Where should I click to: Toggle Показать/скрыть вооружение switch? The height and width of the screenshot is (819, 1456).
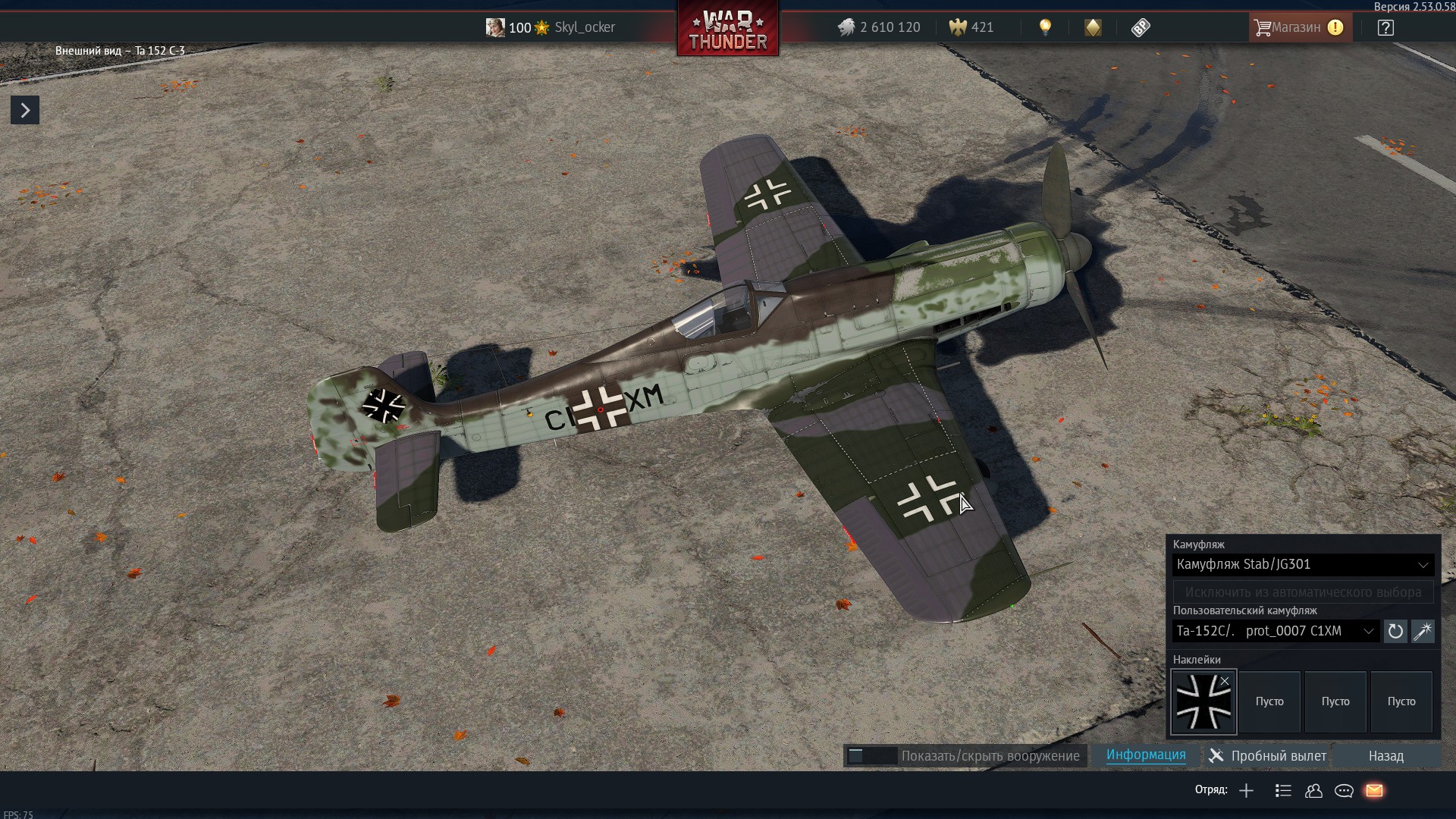coord(872,756)
